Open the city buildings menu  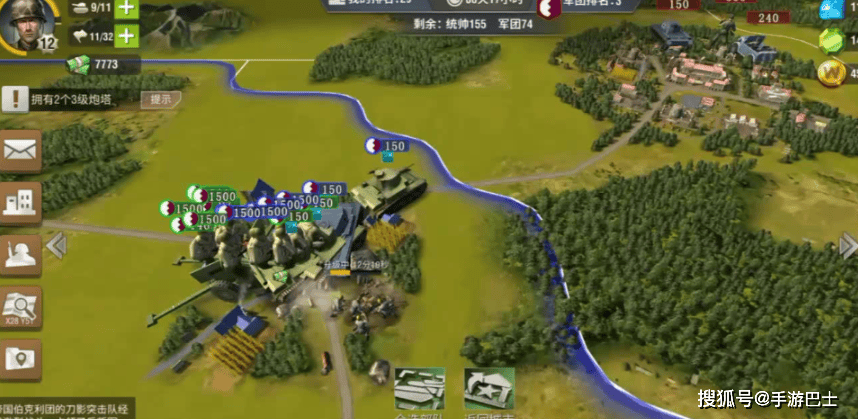21,203
